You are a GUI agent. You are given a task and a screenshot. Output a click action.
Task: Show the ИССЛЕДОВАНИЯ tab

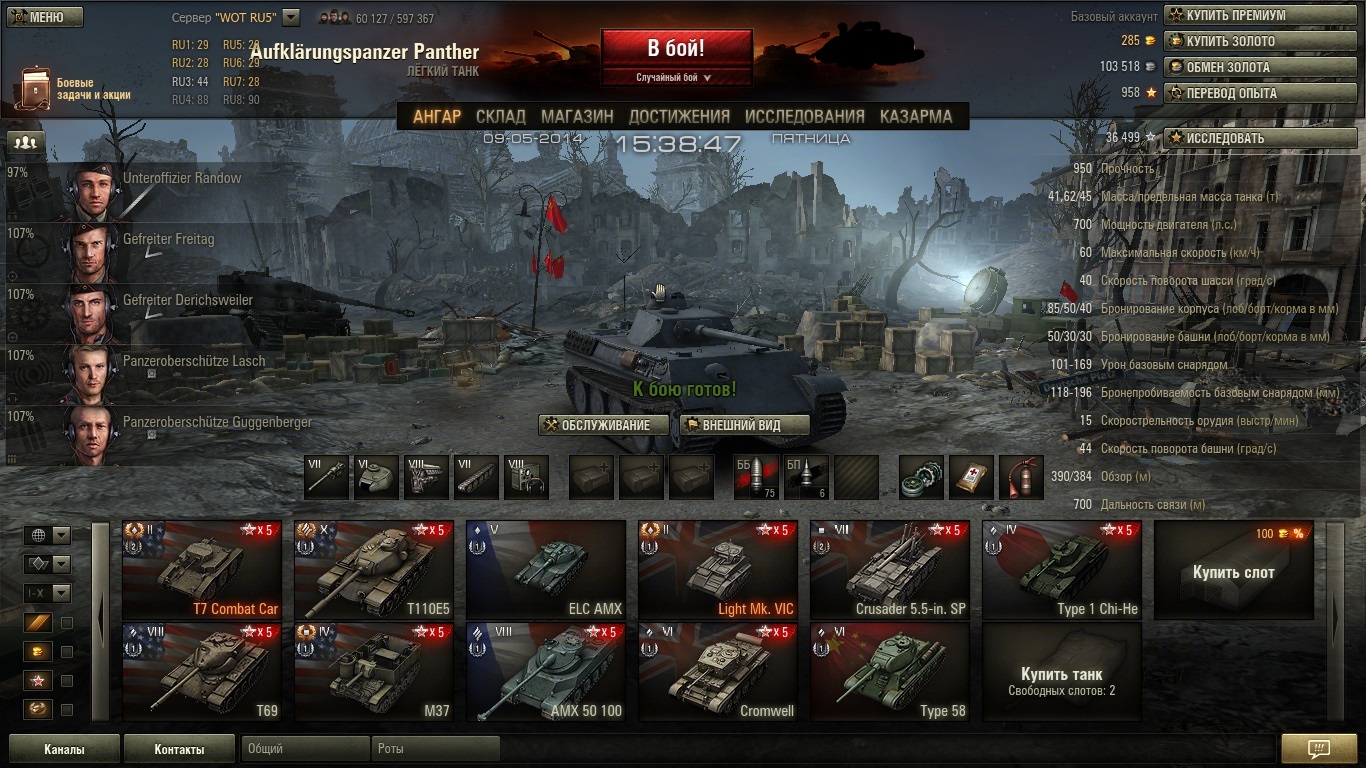tap(804, 116)
